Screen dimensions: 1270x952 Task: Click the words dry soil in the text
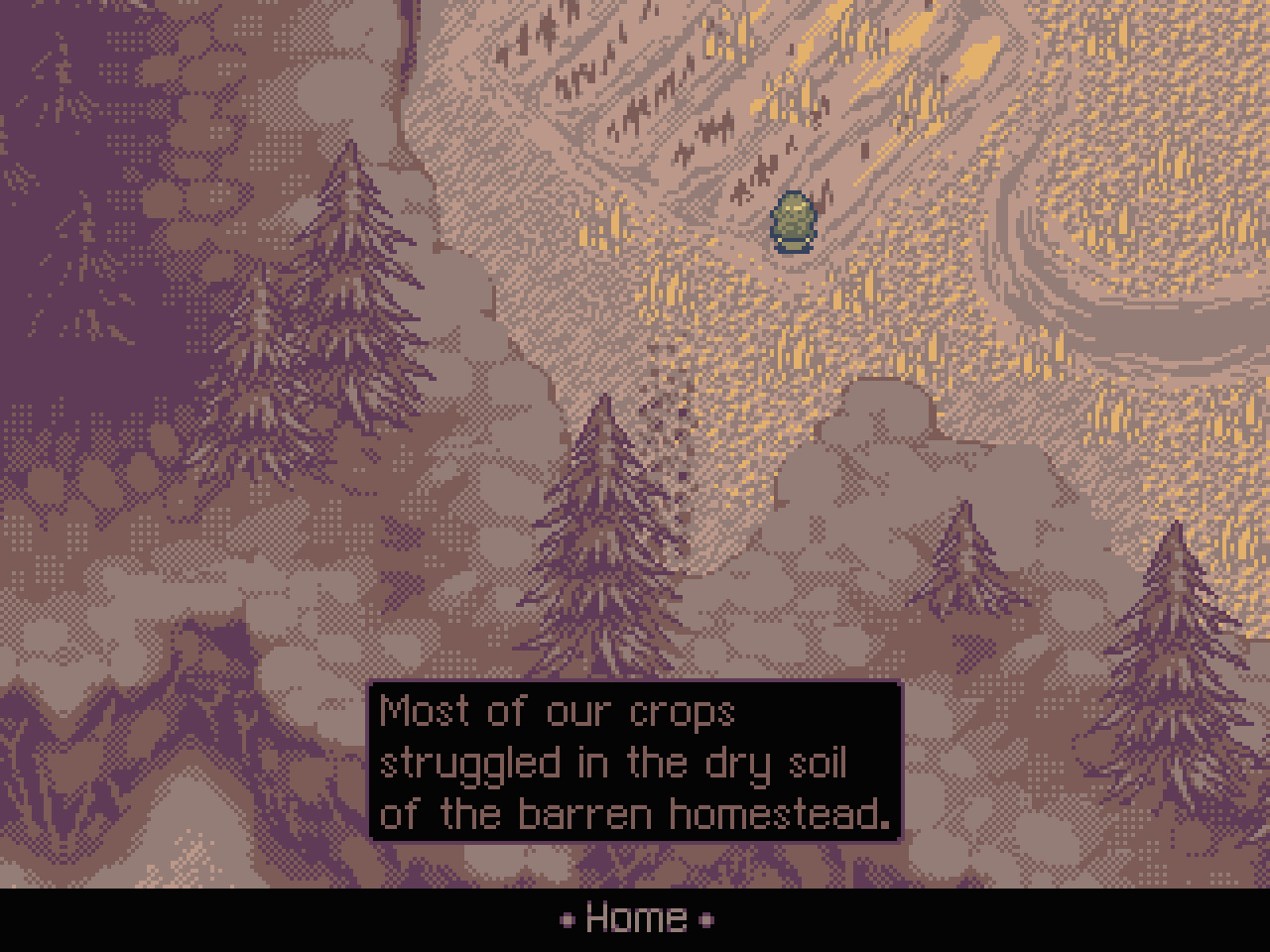784,764
